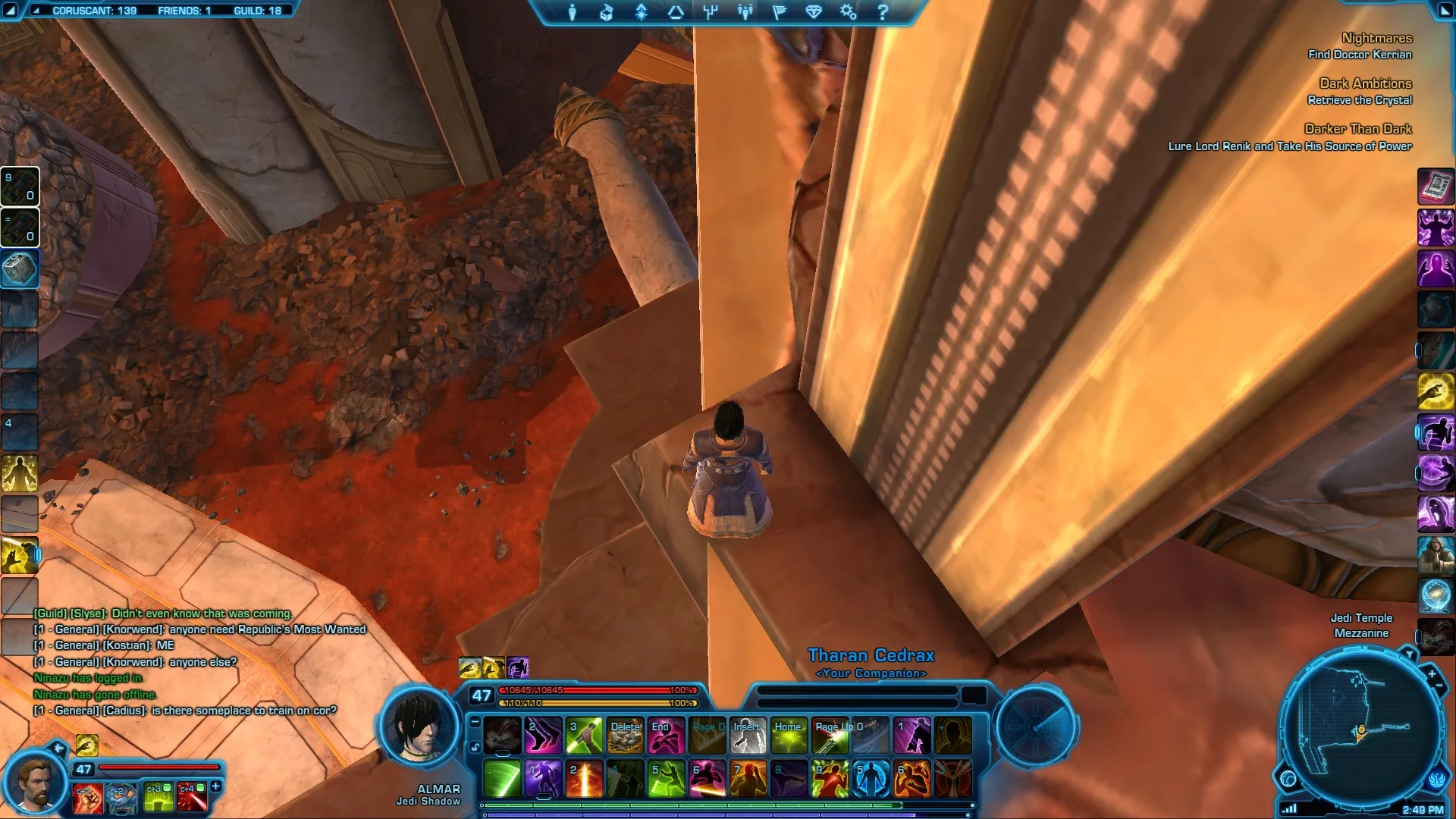This screenshot has width=1456, height=819.
Task: Open the inventory box icon
Action: pos(607,12)
